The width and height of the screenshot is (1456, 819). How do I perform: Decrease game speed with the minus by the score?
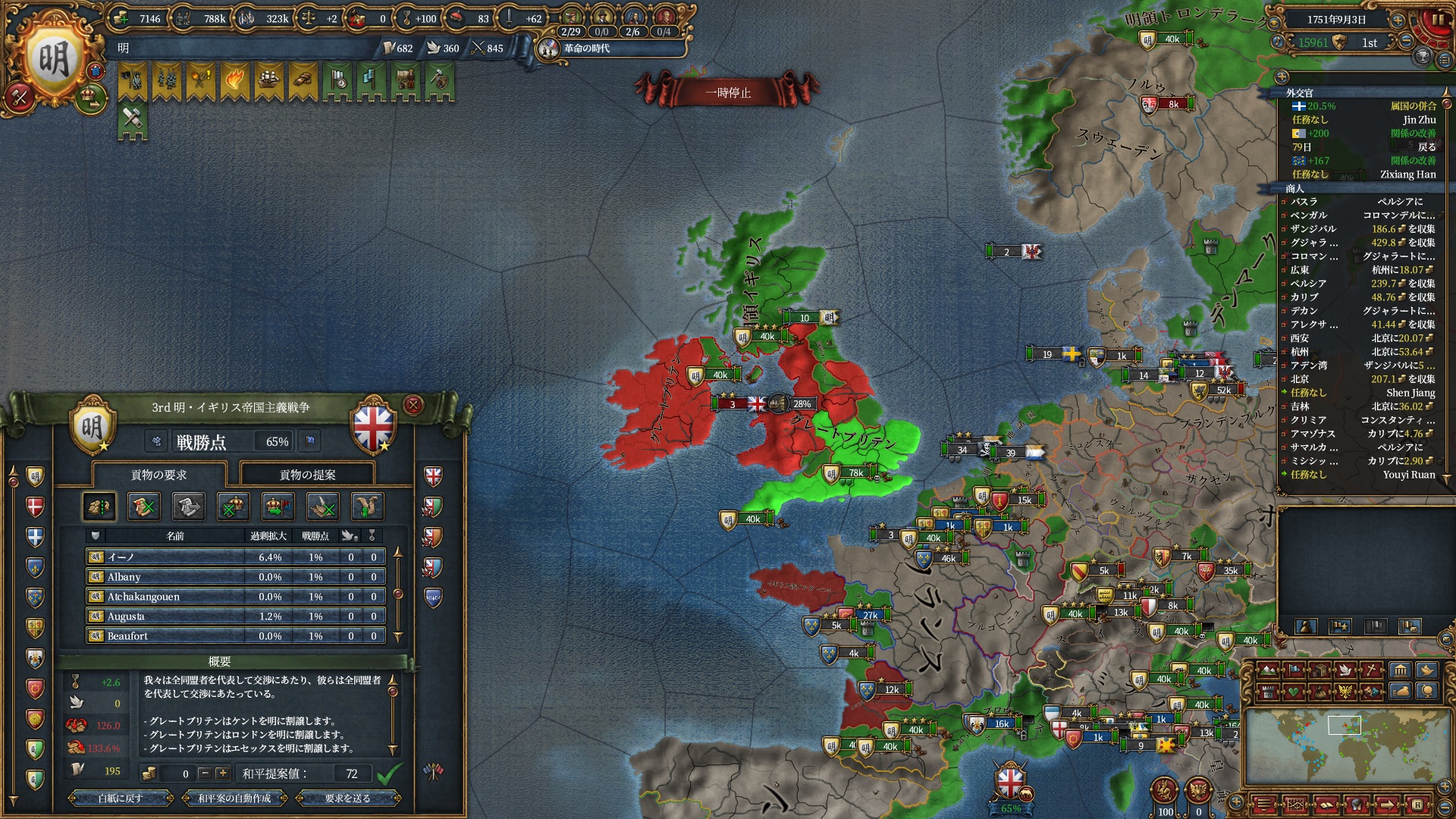(1406, 42)
